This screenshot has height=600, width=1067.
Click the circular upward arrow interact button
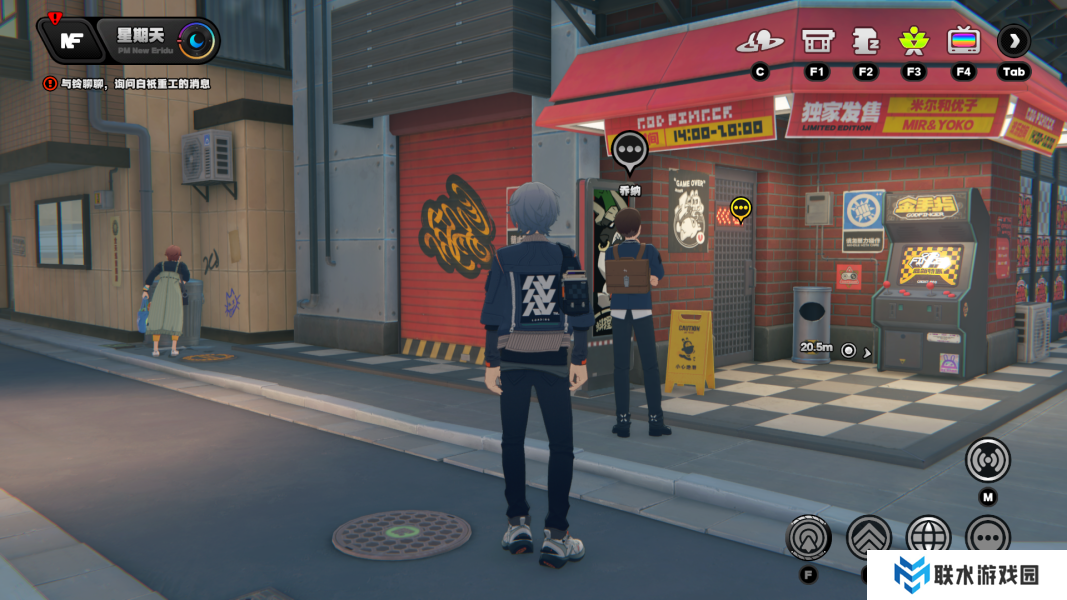coord(809,538)
